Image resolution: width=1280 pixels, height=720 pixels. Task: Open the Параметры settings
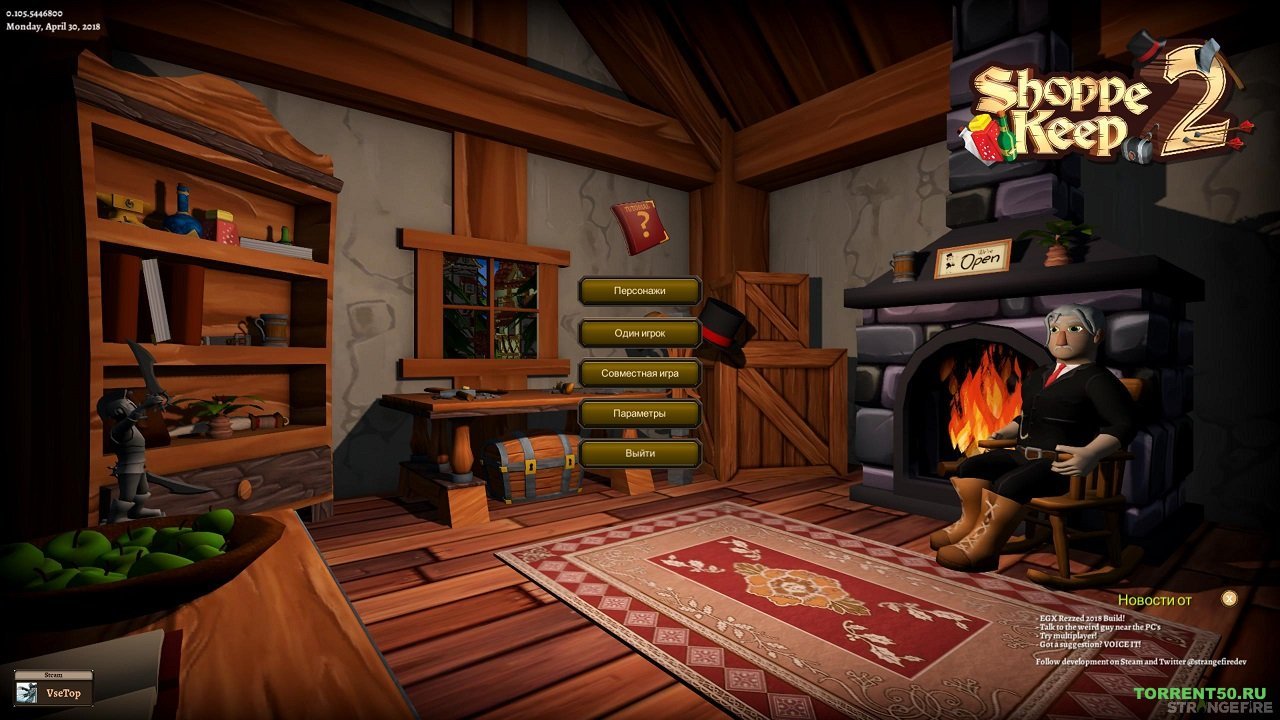pos(640,413)
